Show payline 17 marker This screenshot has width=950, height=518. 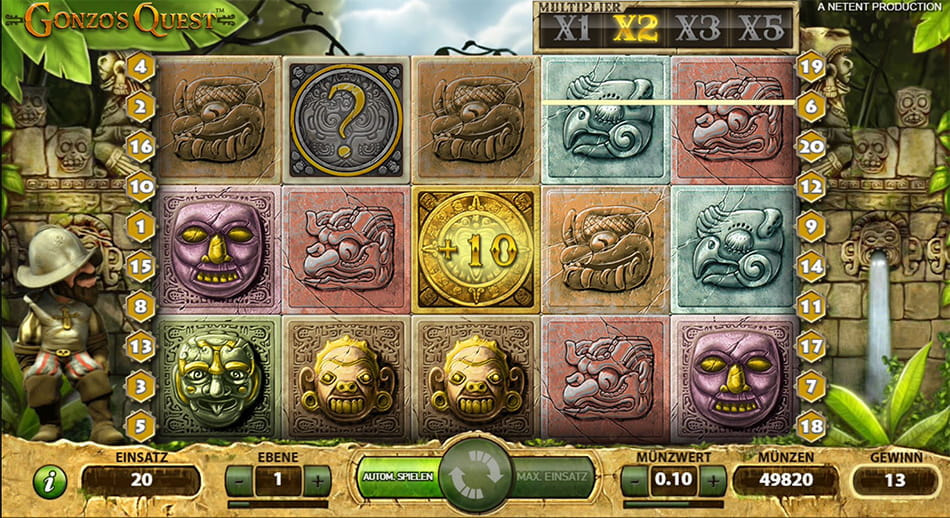[x=810, y=347]
